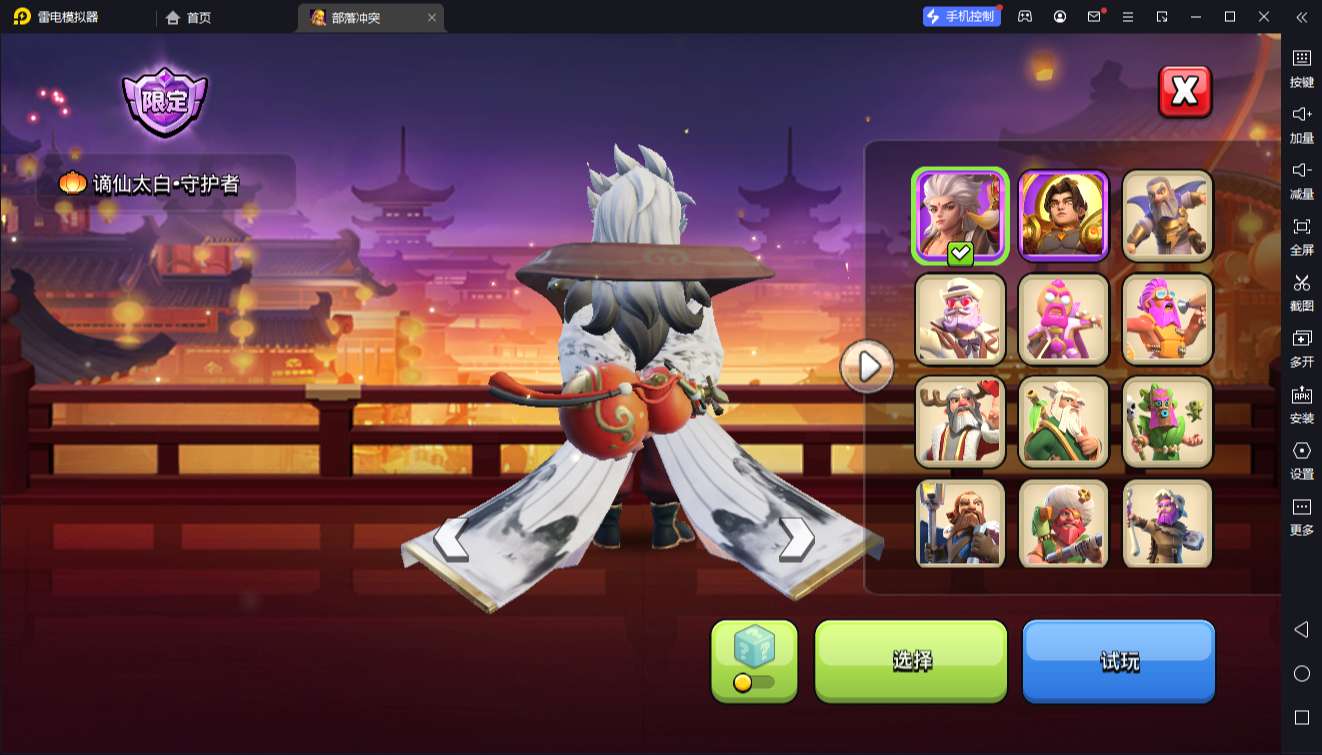This screenshot has width=1322, height=755.
Task: Open the keyboard mapping (按键) tool
Action: click(x=1301, y=69)
